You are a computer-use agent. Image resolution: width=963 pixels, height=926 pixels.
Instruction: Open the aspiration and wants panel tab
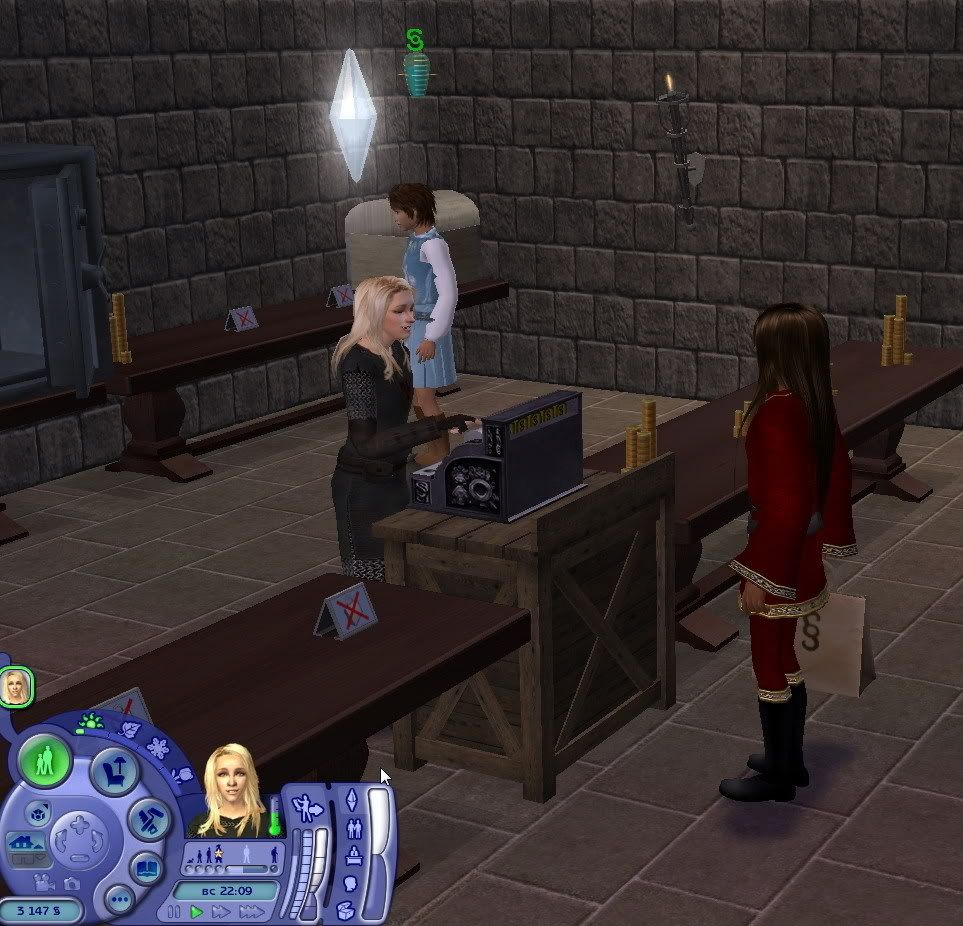[352, 799]
